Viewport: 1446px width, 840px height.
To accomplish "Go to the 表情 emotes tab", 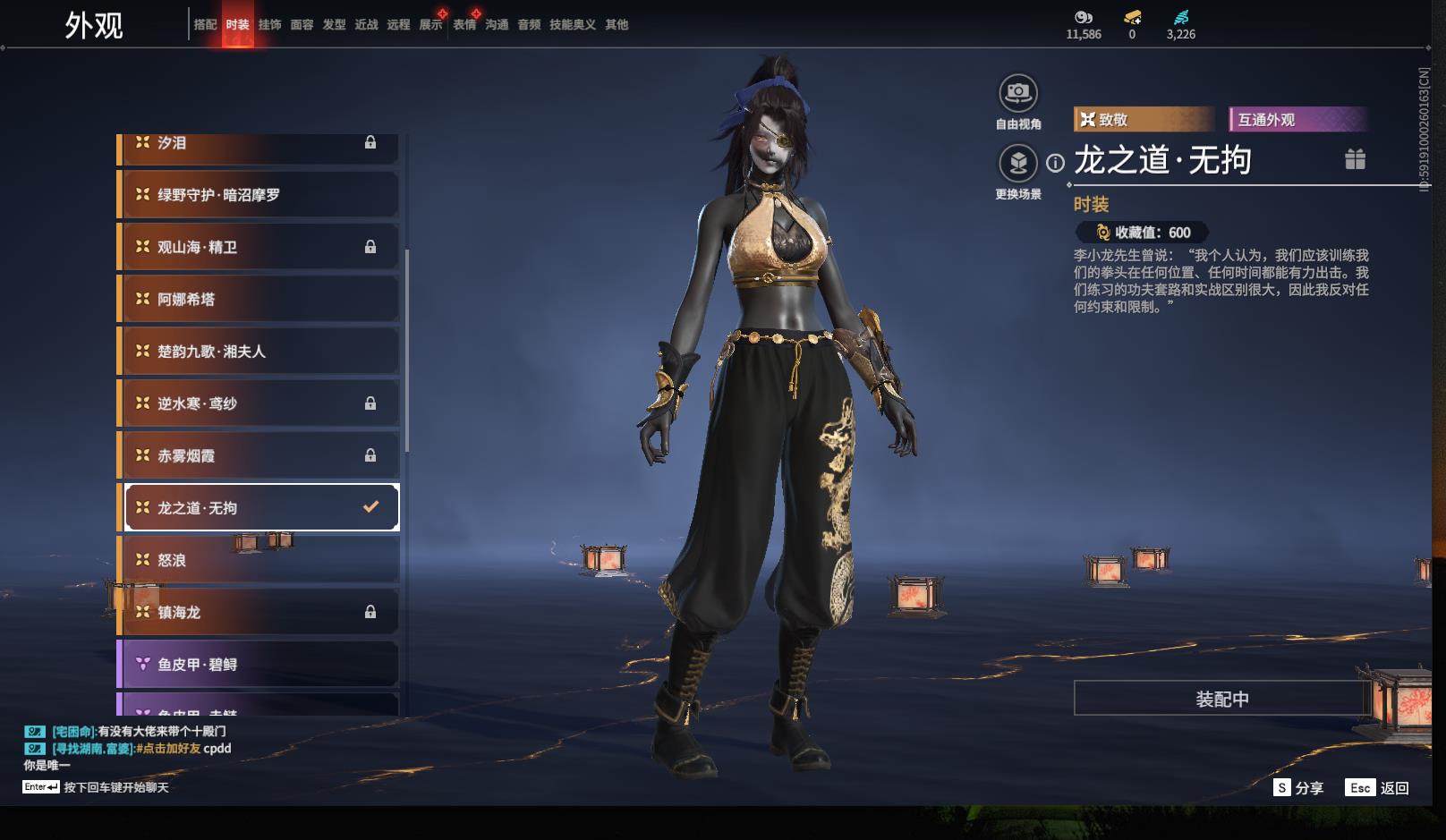I will (x=464, y=24).
